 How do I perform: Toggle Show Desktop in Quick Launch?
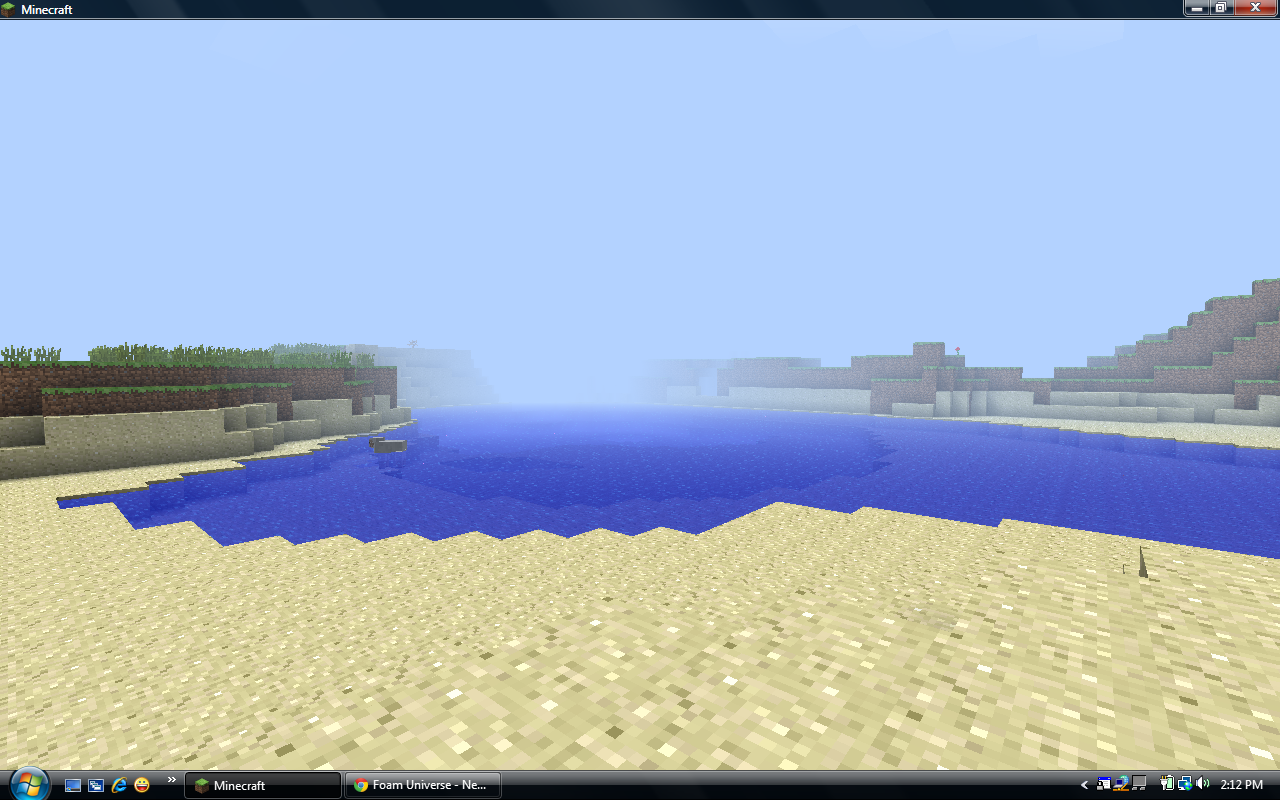(73, 785)
